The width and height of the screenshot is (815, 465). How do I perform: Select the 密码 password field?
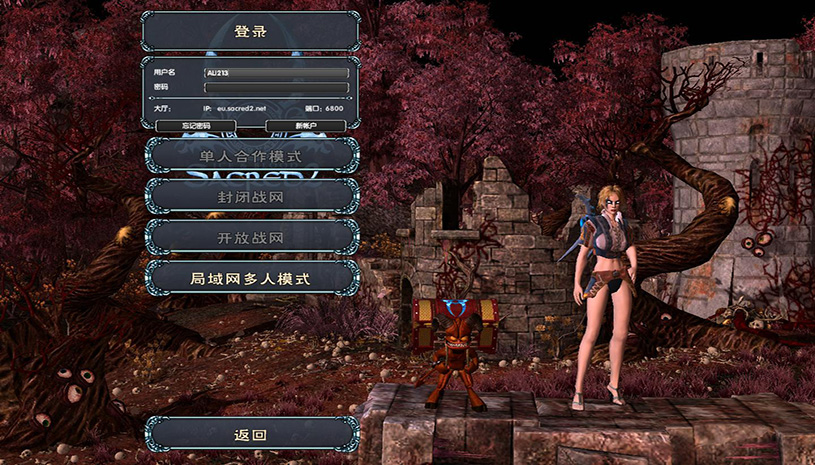coord(276,88)
